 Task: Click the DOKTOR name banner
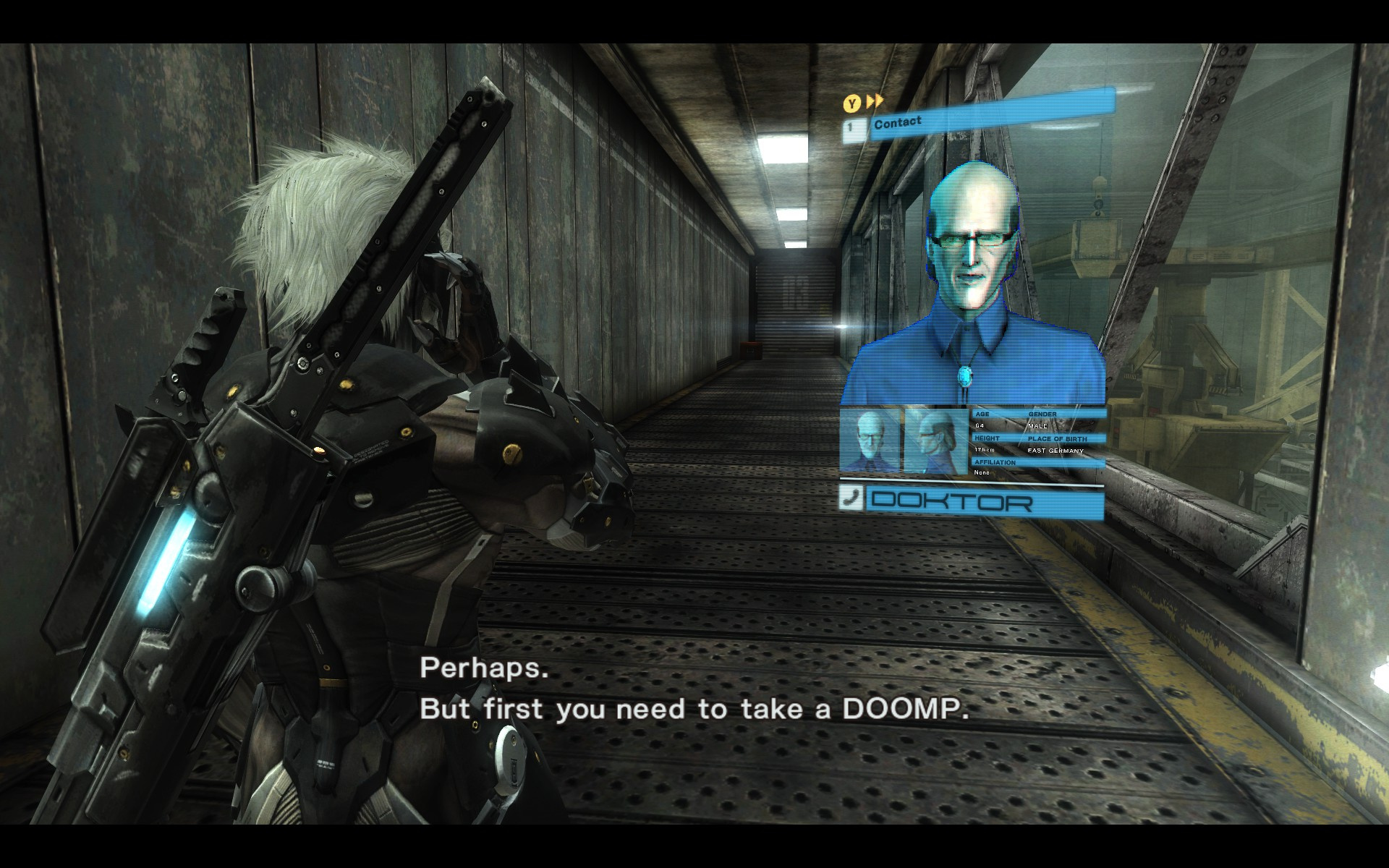985,501
